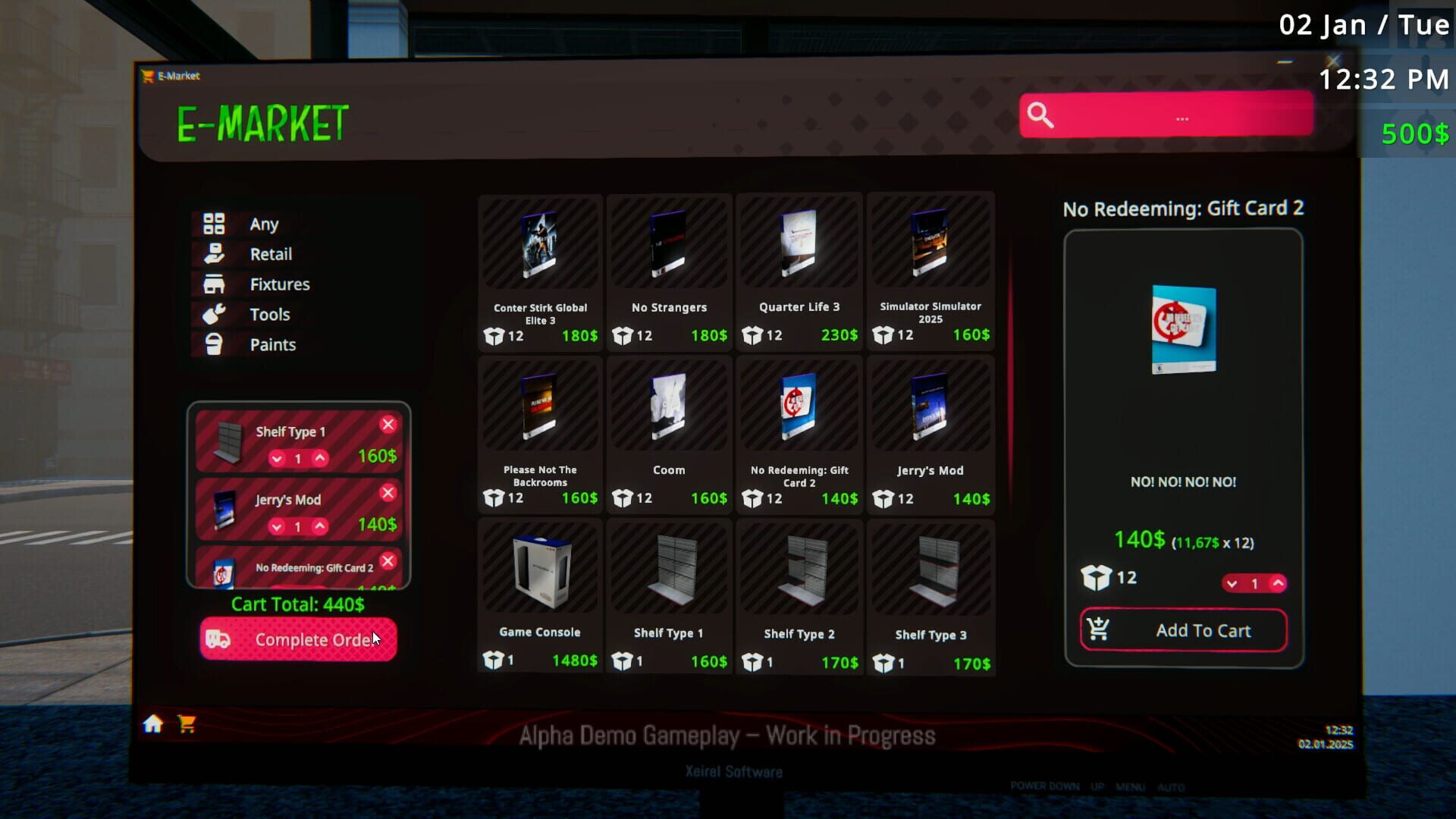This screenshot has width=1456, height=819.
Task: Open the Paints category icon
Action: pos(215,344)
